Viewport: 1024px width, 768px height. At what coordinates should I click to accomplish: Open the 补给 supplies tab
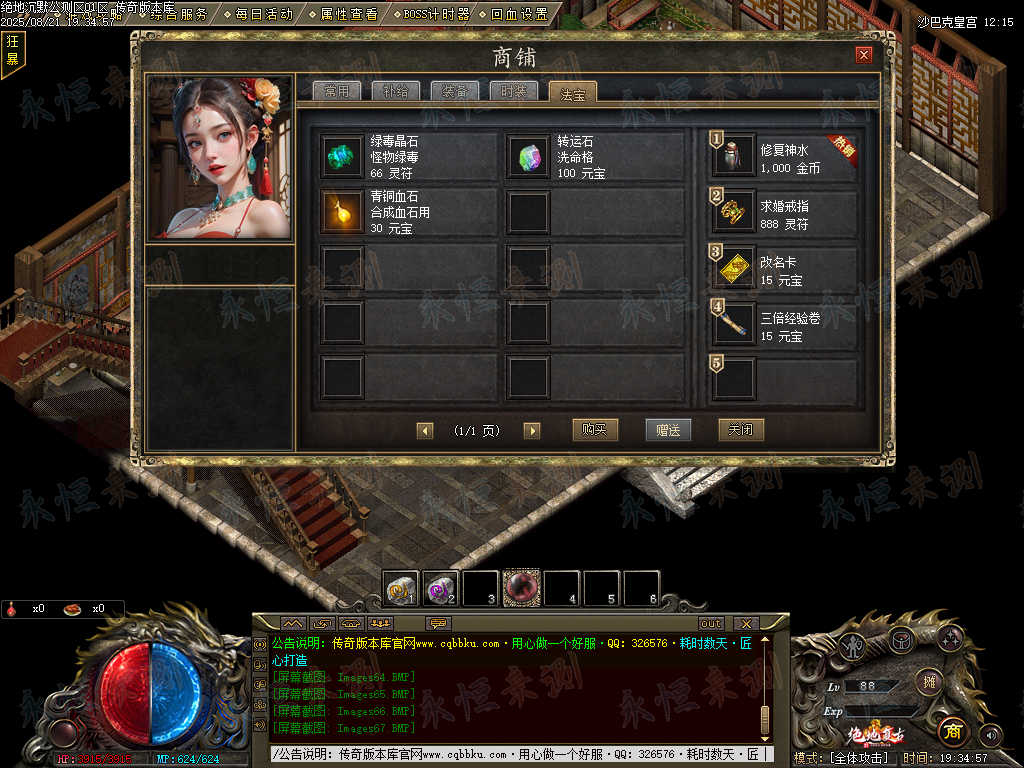coord(396,91)
